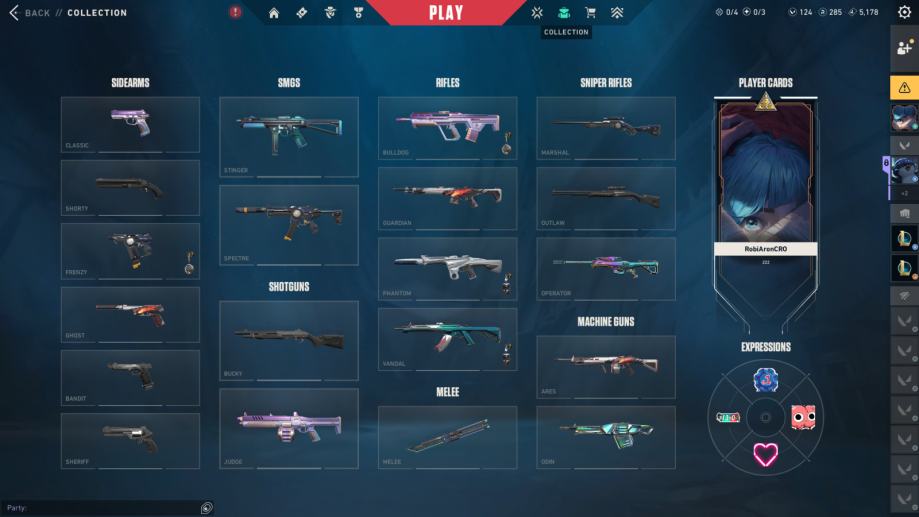Go back from the Collection screen
The height and width of the screenshot is (517, 919).
click(x=29, y=13)
